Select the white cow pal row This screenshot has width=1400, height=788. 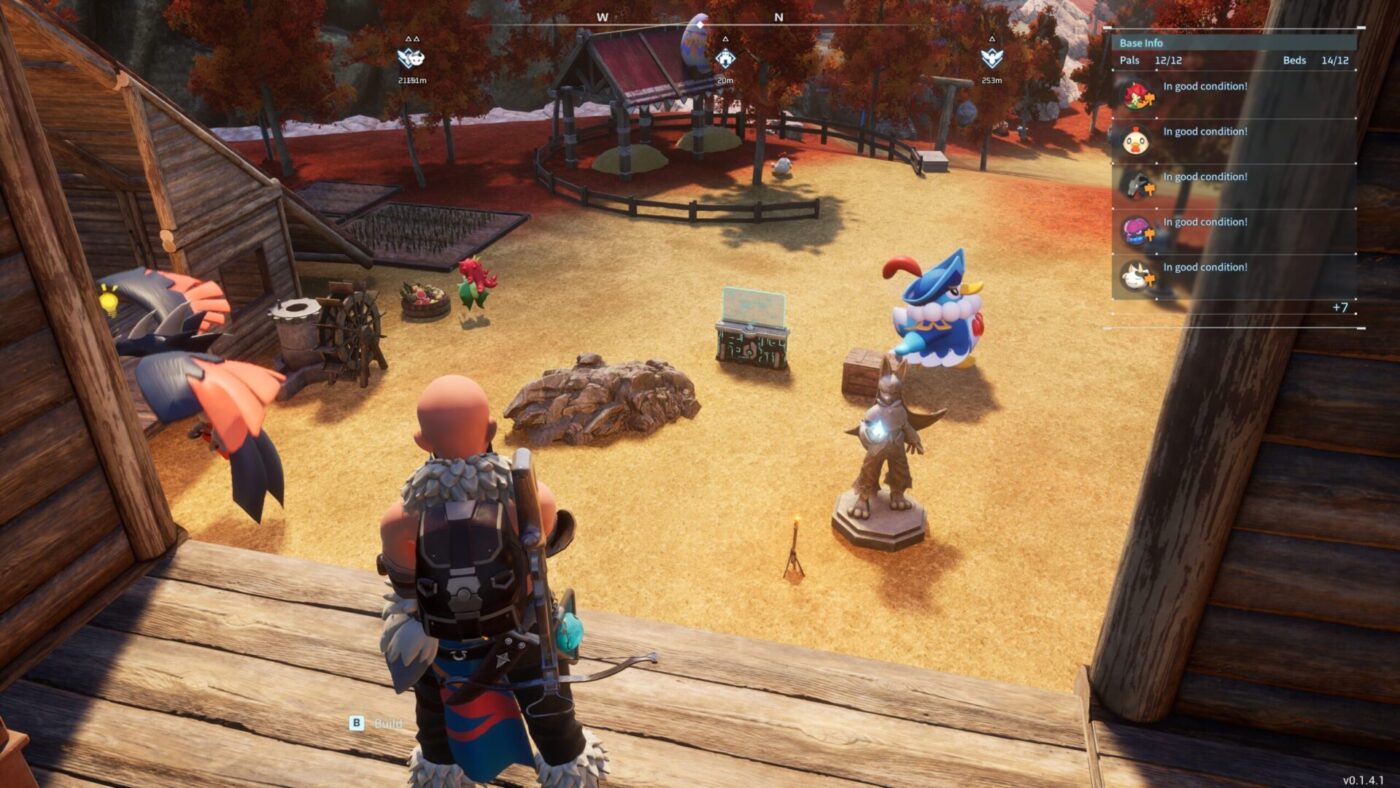[x=1234, y=275]
